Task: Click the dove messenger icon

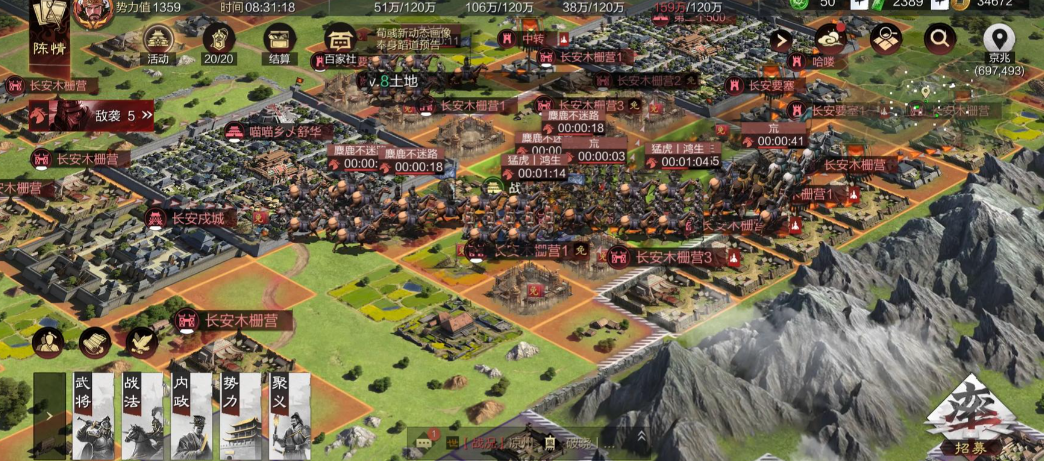Action: [x=140, y=342]
